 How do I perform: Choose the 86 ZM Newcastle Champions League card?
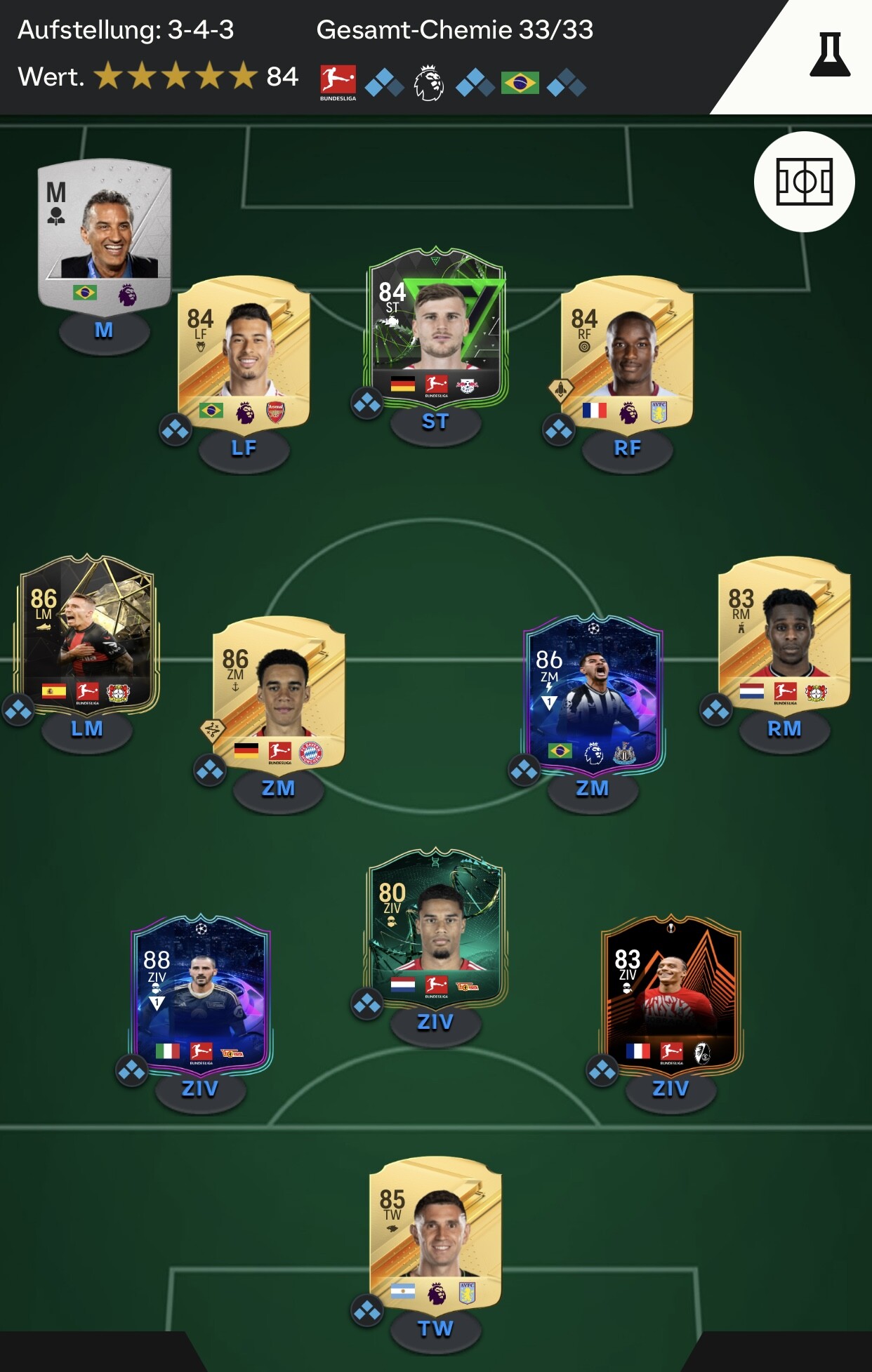pos(593,693)
